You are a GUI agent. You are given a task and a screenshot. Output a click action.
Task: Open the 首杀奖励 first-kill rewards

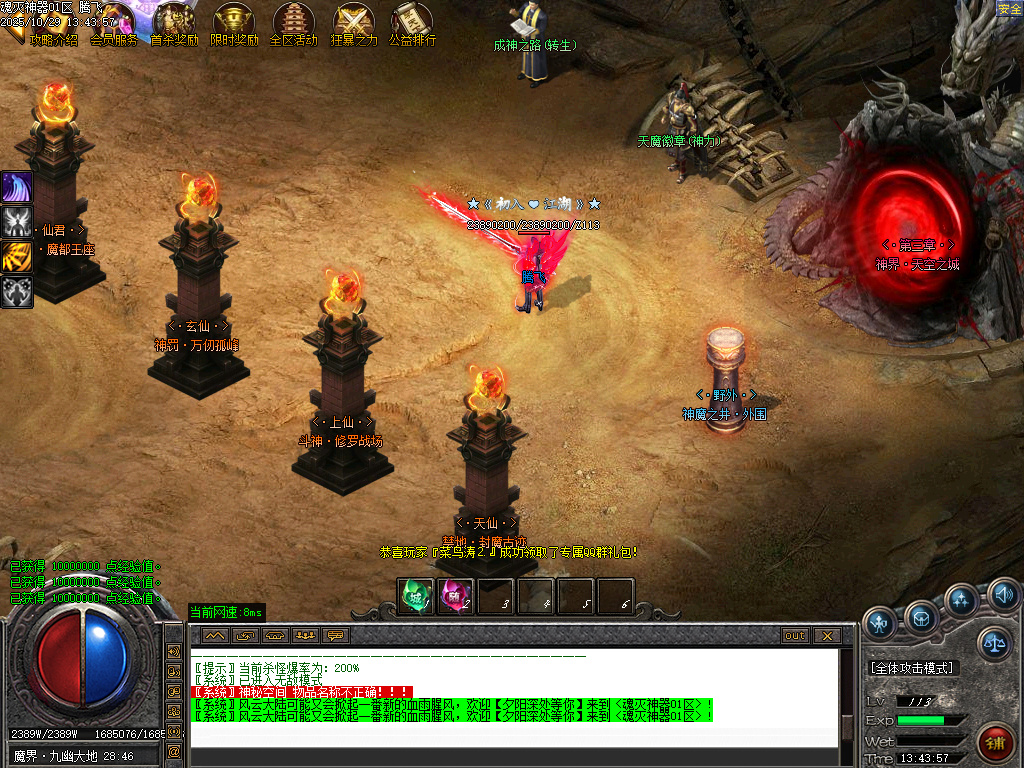(x=174, y=24)
